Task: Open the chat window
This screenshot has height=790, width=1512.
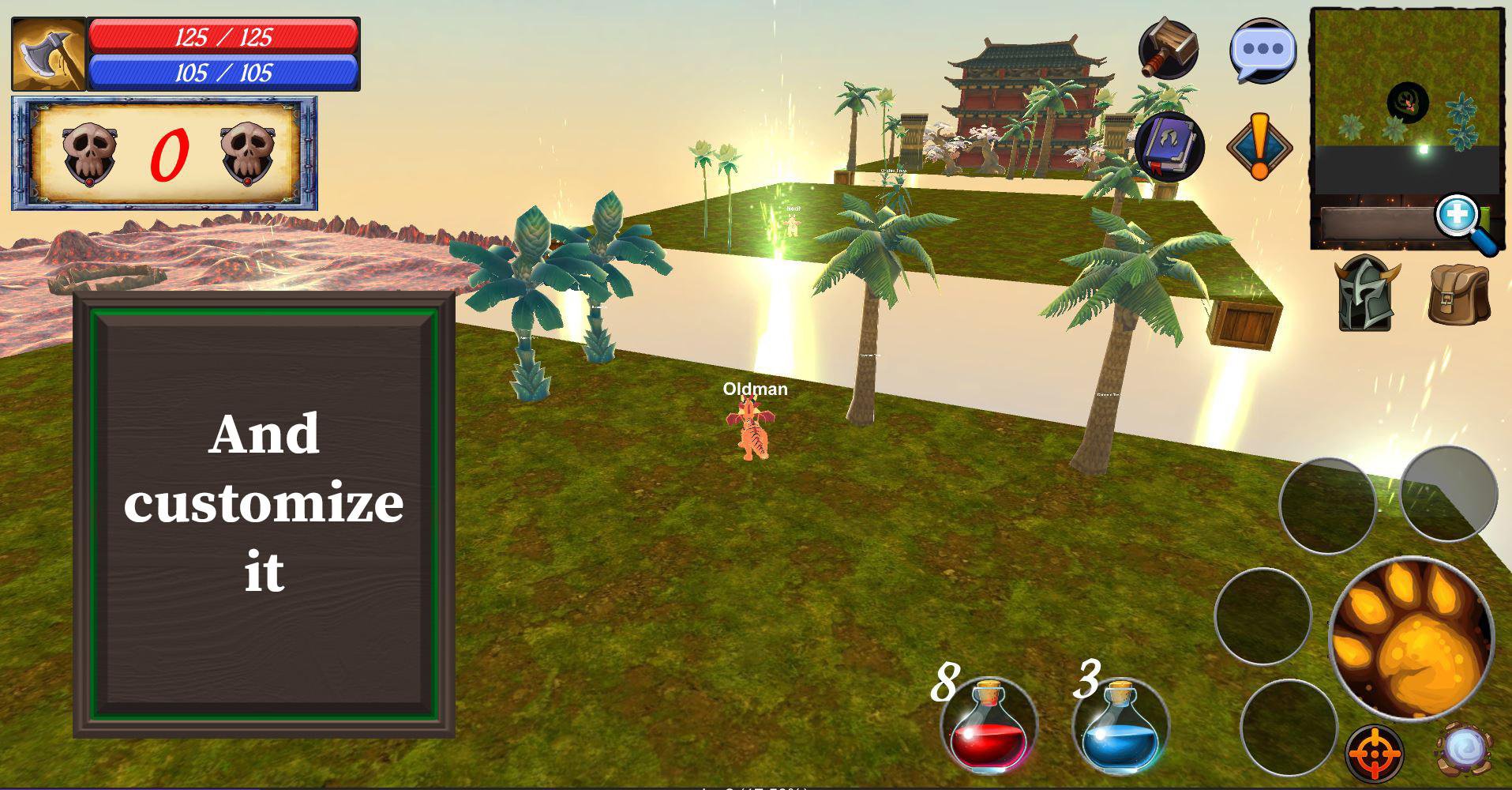Action: click(x=1262, y=49)
